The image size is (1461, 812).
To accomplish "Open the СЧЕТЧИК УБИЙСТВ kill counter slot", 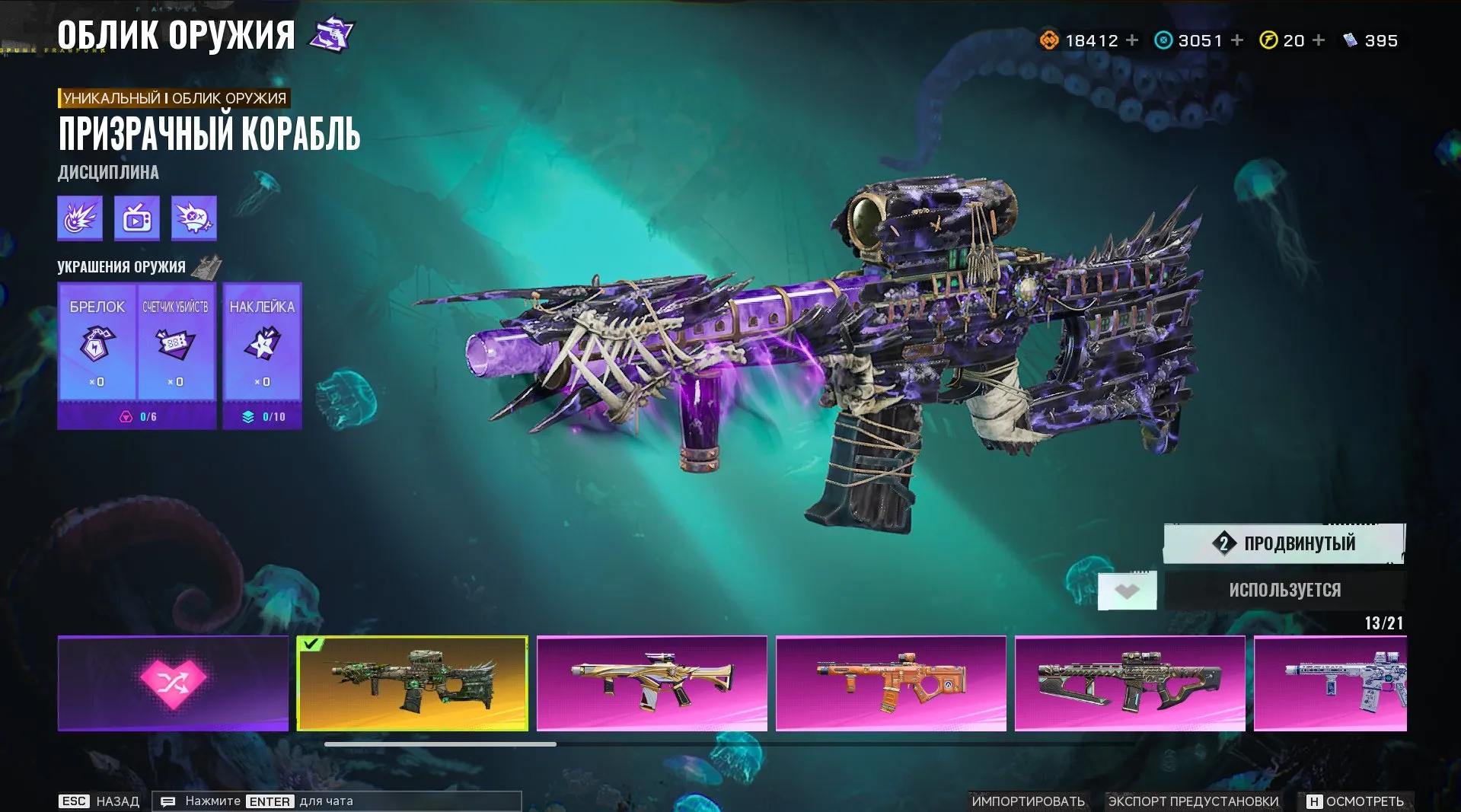I will pos(177,350).
